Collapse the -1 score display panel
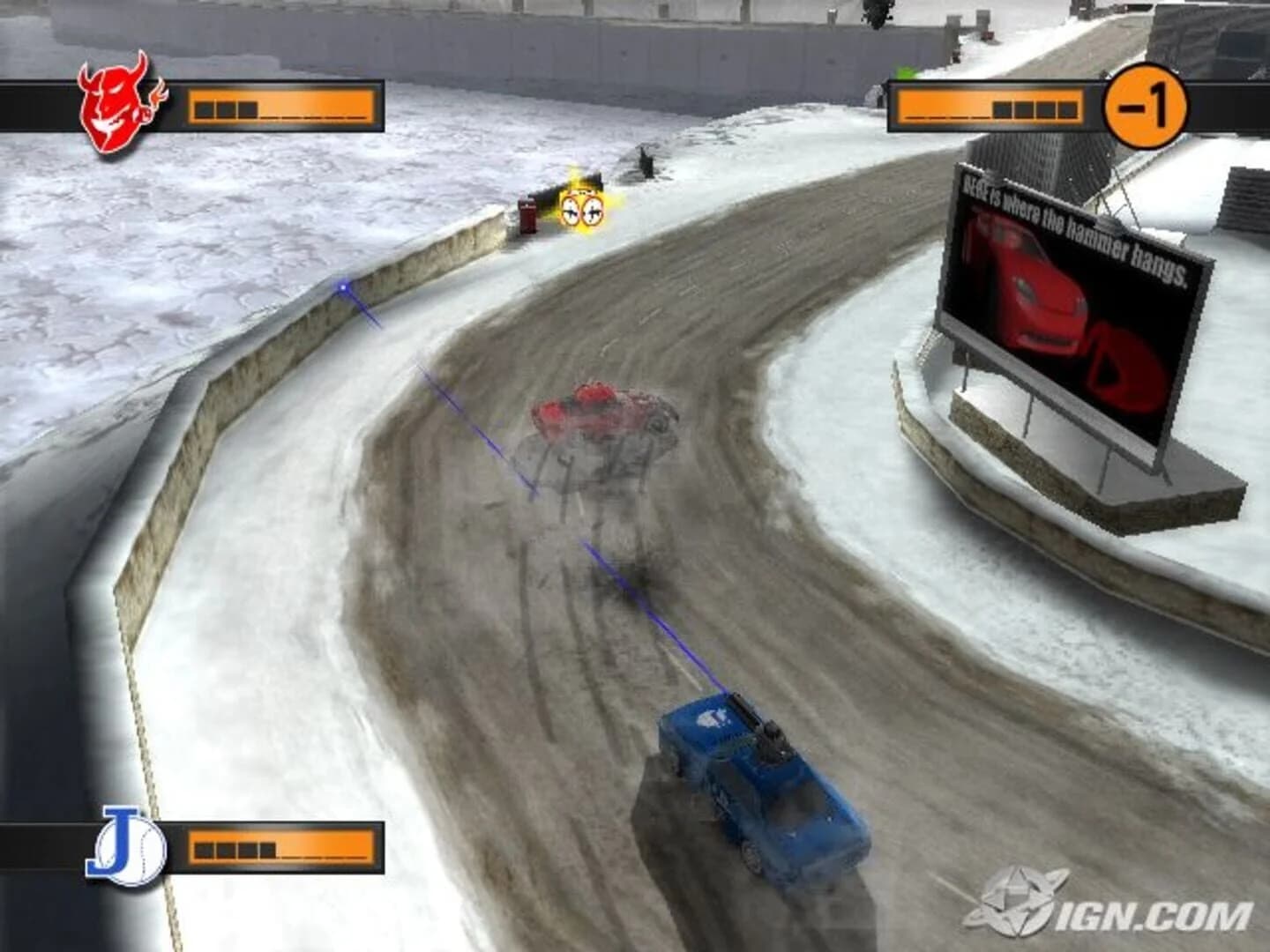Screen dimensions: 1270x952 point(1147,106)
